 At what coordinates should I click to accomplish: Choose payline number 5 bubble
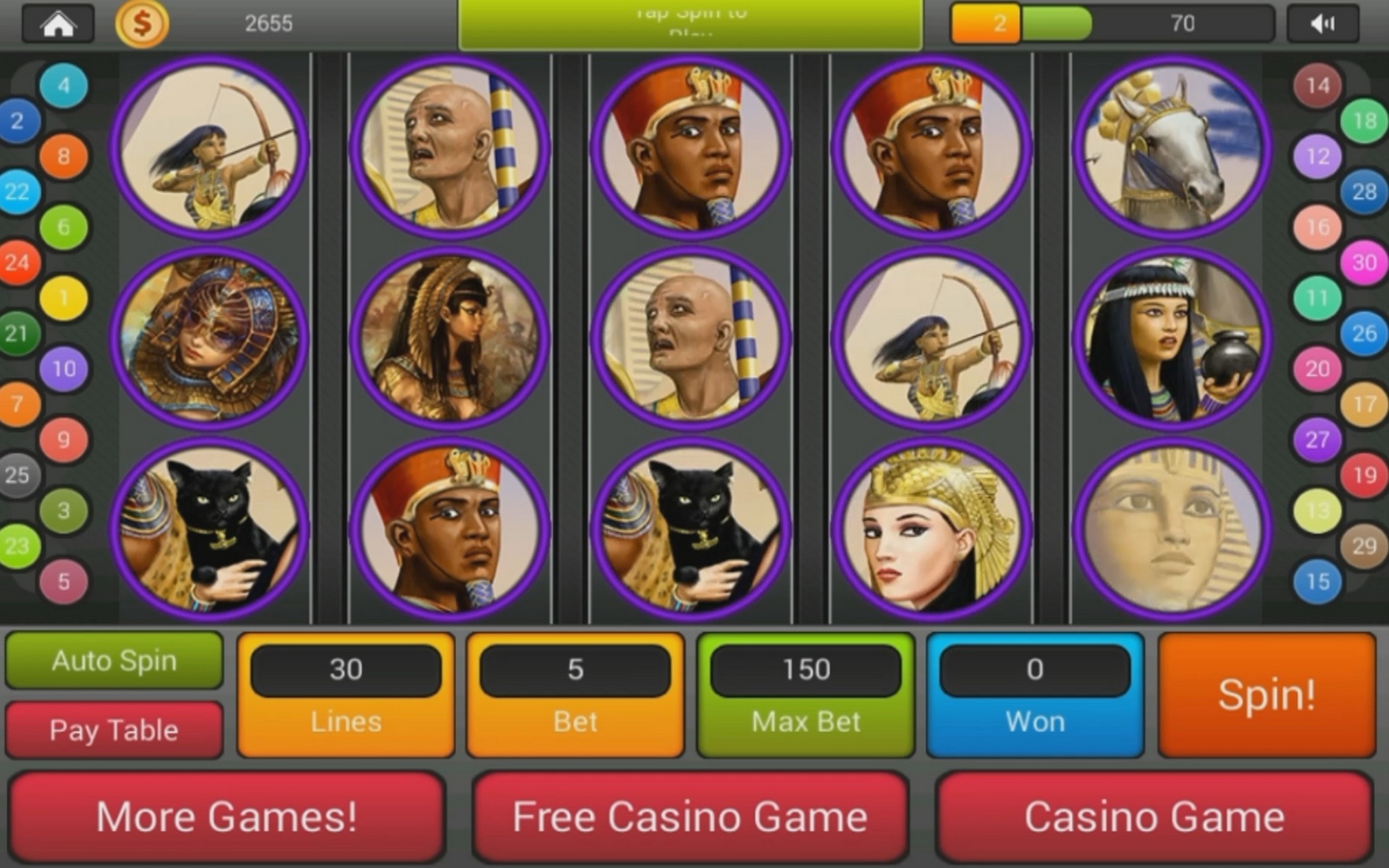(63, 582)
